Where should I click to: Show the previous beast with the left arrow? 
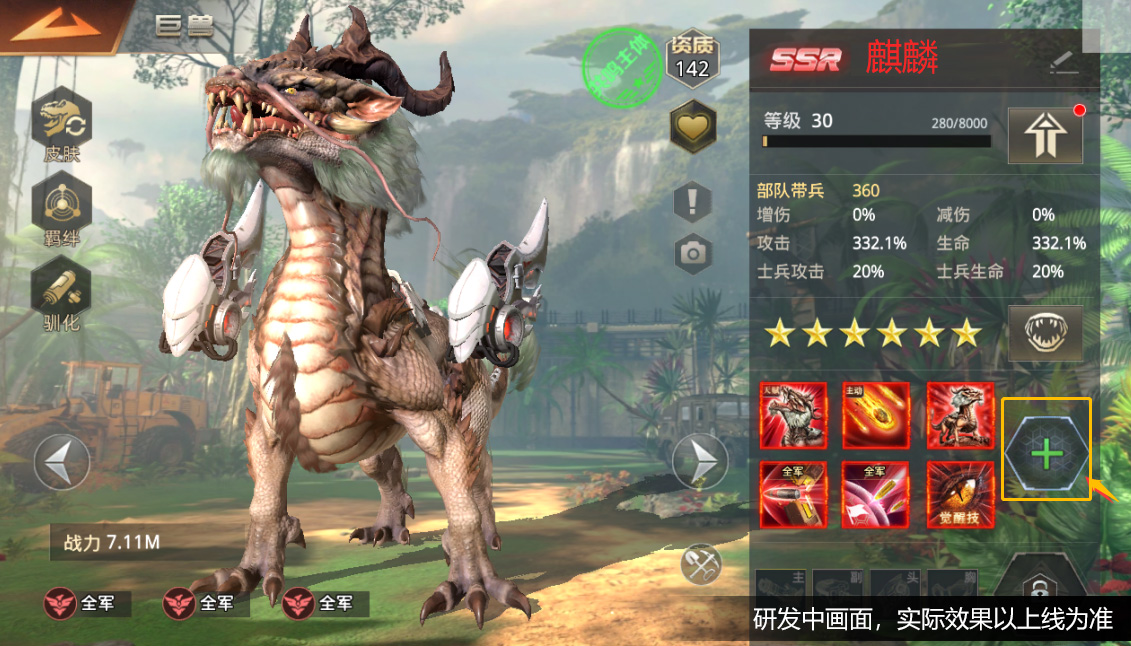[x=62, y=462]
